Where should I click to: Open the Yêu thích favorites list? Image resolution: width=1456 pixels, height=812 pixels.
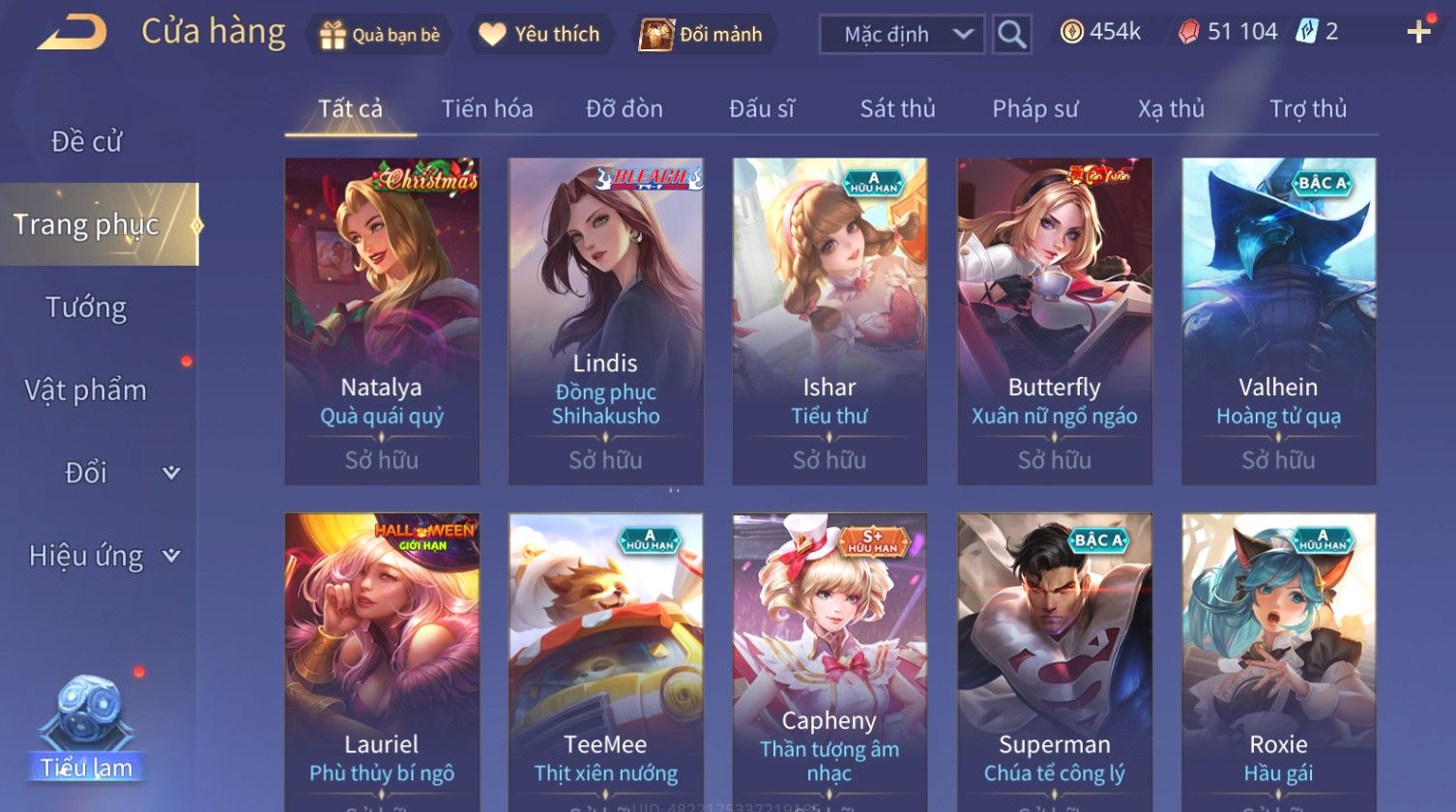coord(540,35)
